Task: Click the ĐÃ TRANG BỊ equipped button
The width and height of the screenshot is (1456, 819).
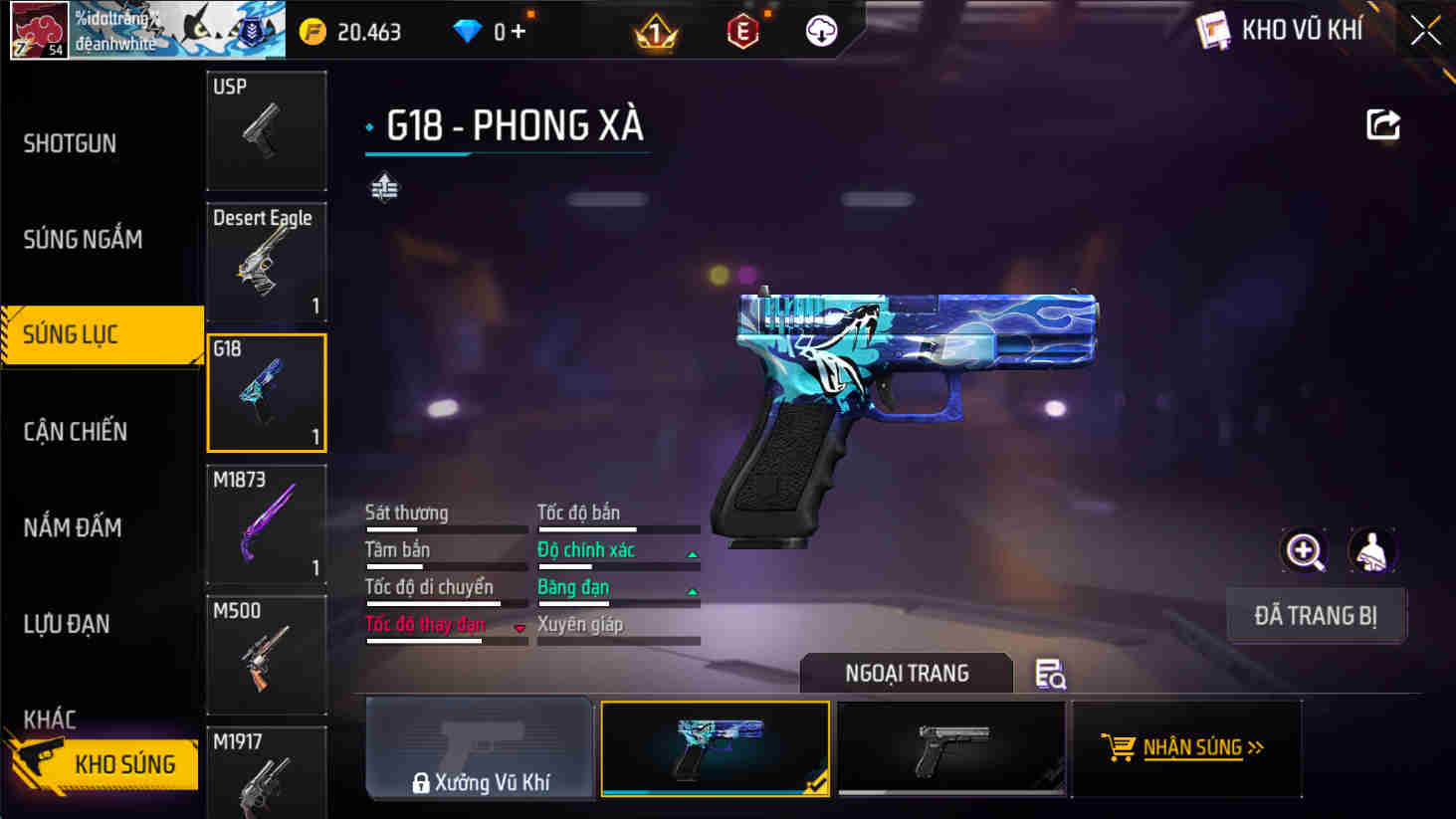Action: click(x=1316, y=615)
